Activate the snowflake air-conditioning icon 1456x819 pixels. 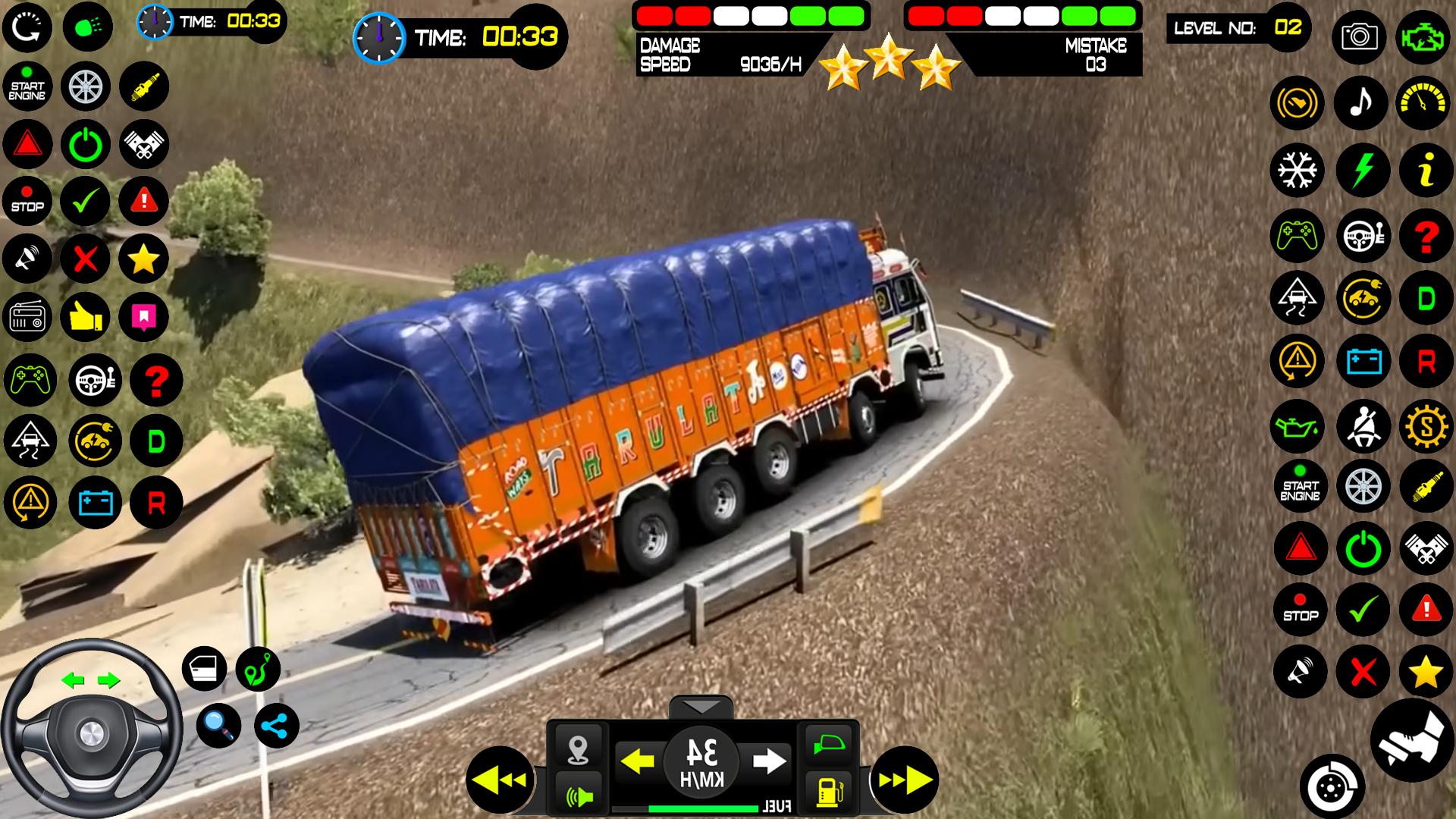1298,170
